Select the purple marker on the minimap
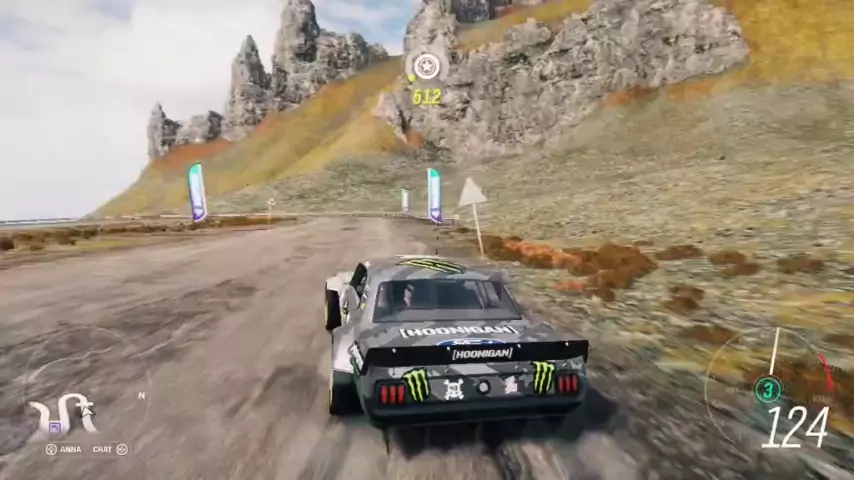The height and width of the screenshot is (480, 854). coord(54,427)
